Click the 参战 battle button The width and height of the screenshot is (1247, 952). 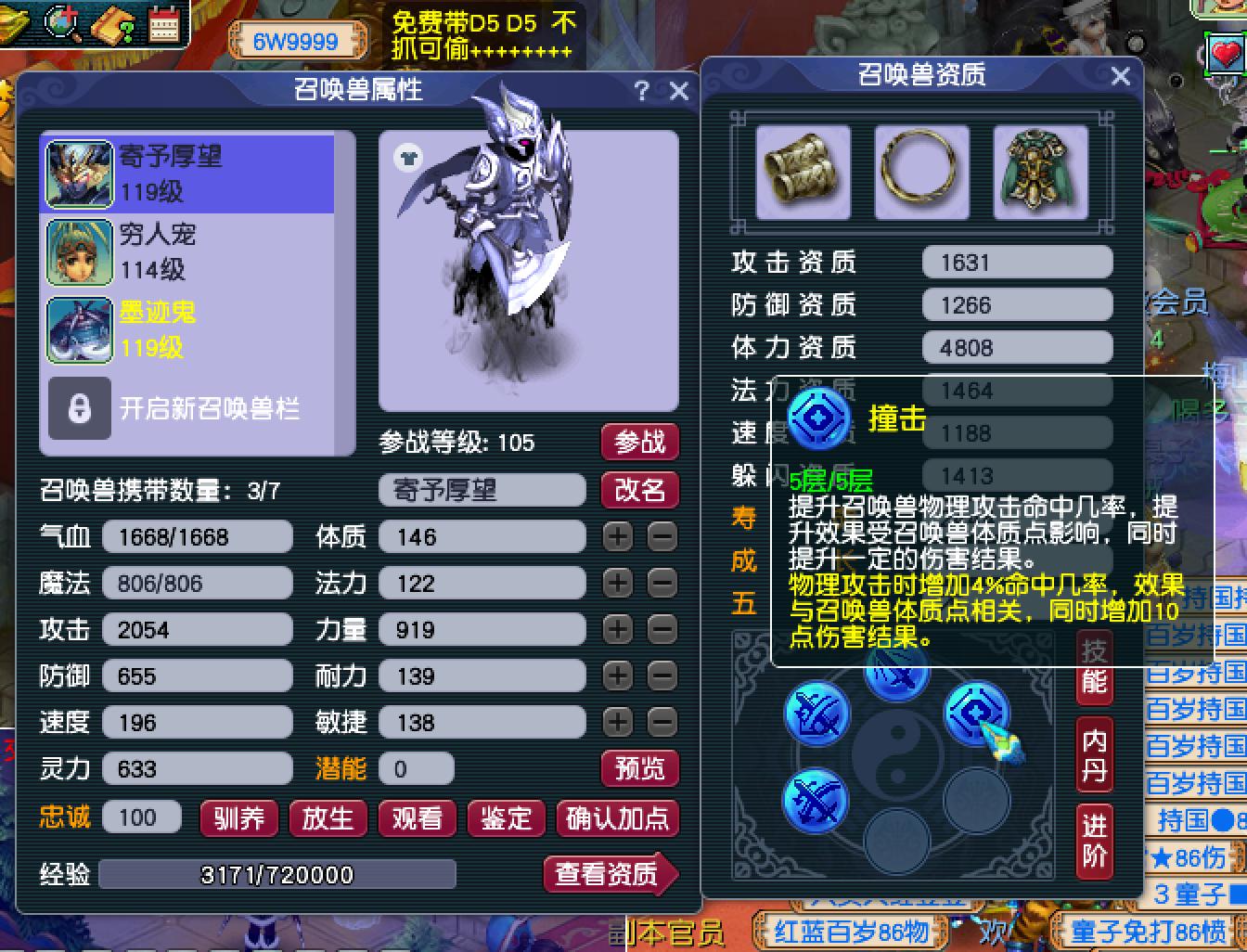pyautogui.click(x=639, y=443)
